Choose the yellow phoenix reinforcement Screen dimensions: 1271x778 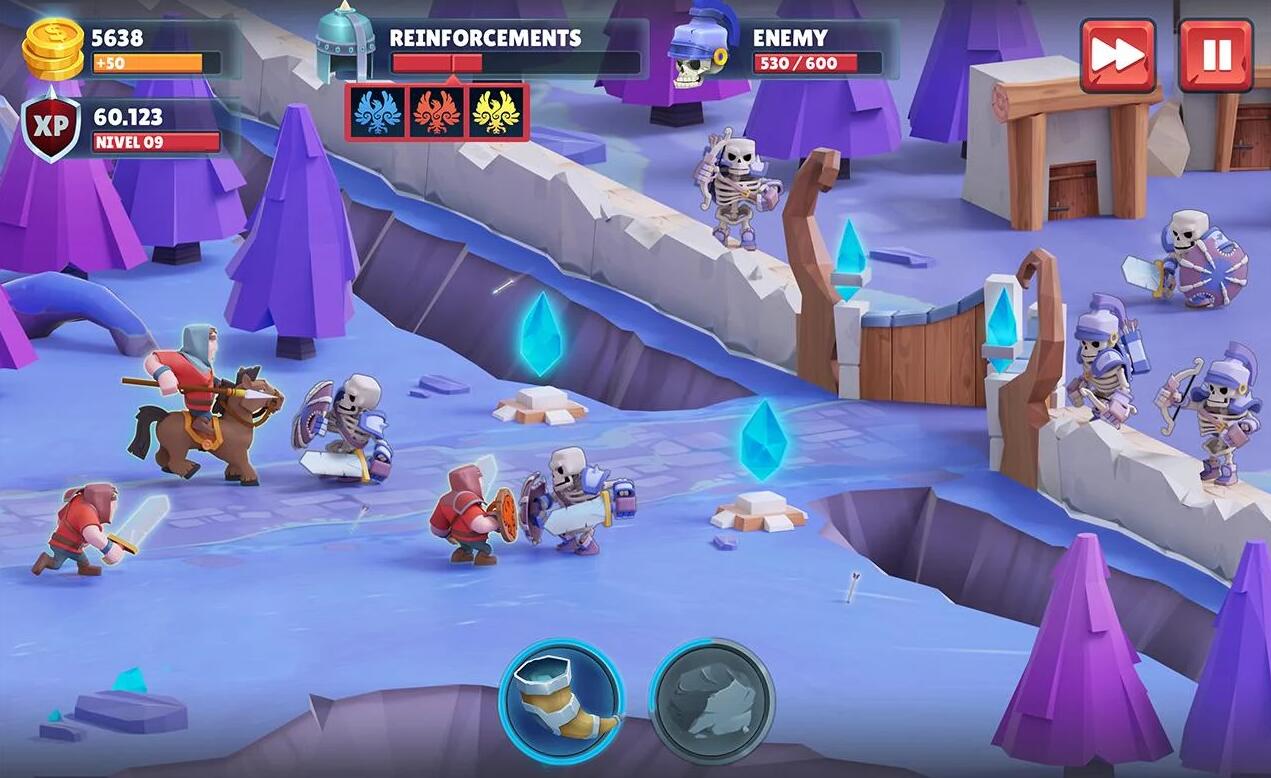coord(496,112)
